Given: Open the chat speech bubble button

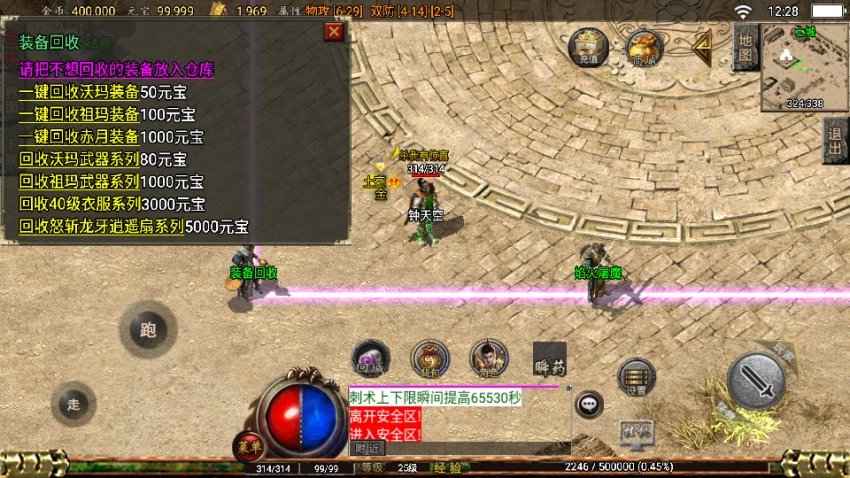Looking at the screenshot, I should click(590, 404).
